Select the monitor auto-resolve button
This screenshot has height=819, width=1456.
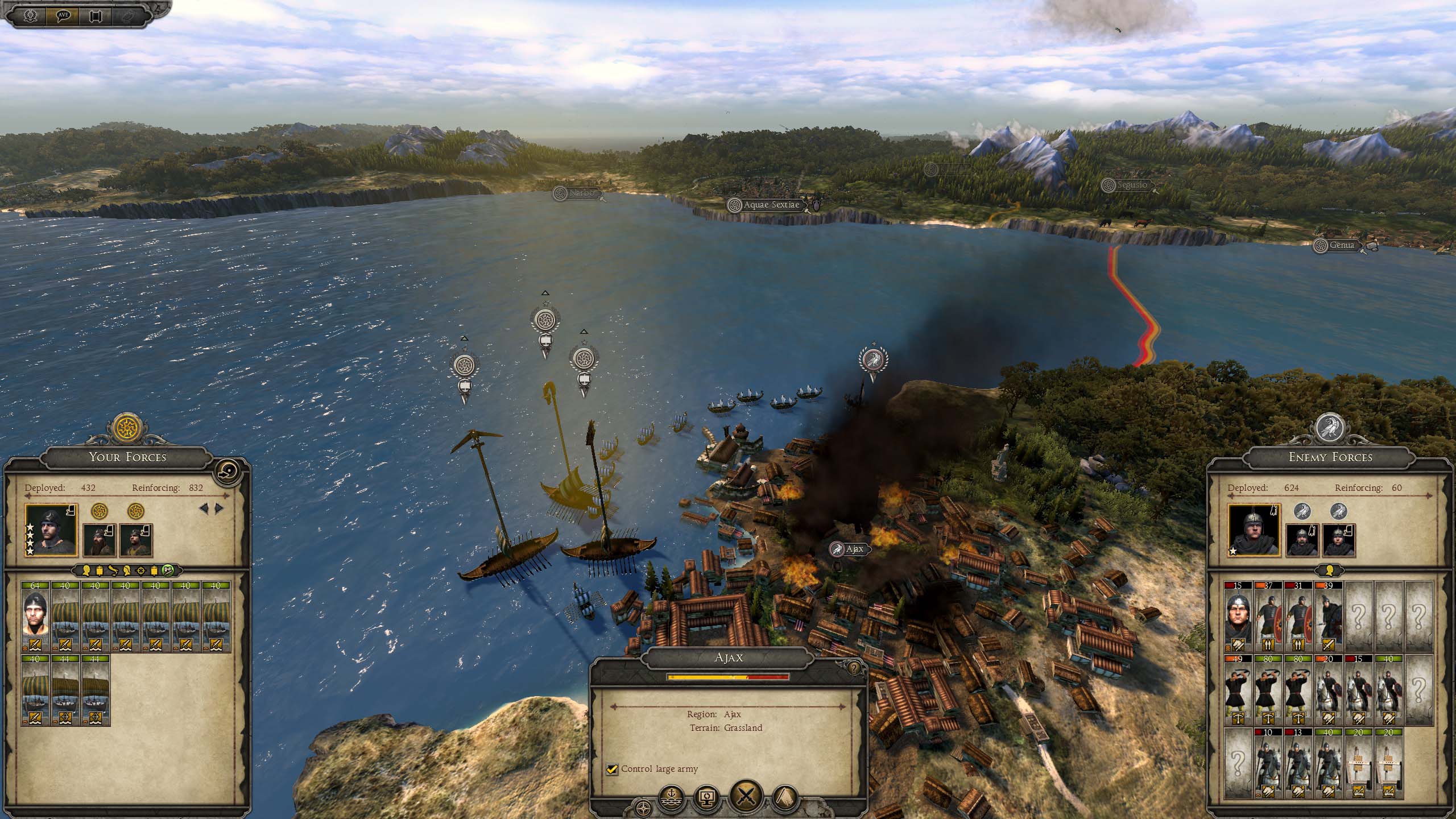[707, 799]
